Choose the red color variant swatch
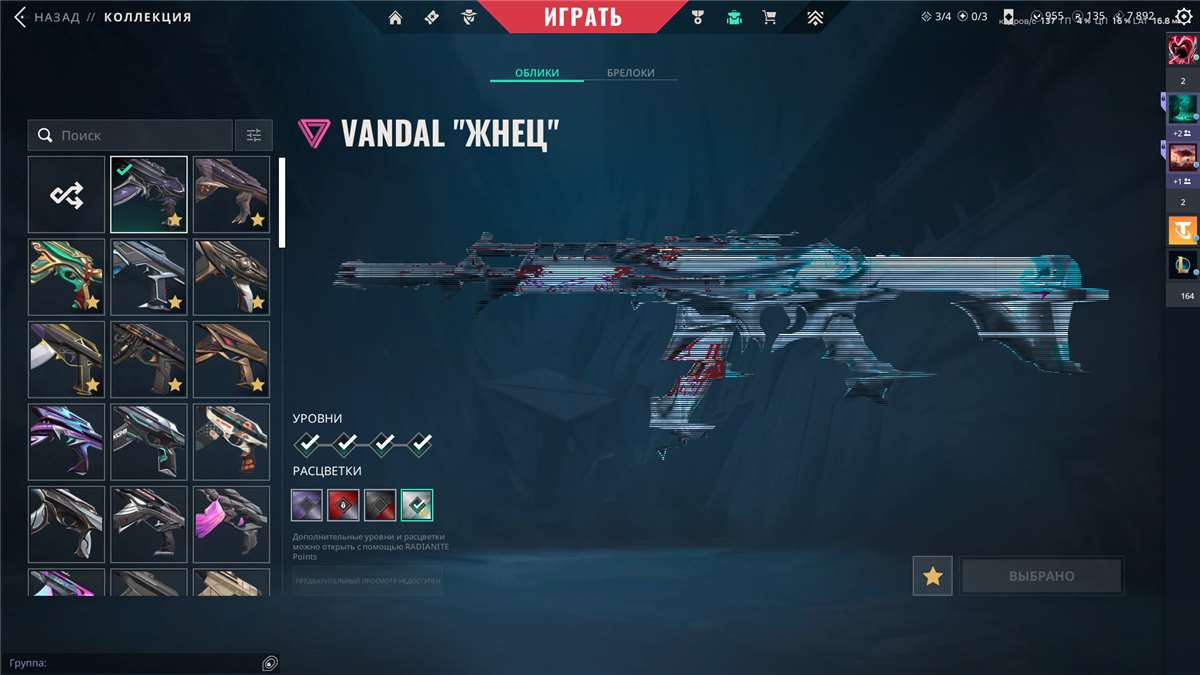The width and height of the screenshot is (1200, 675). (343, 505)
